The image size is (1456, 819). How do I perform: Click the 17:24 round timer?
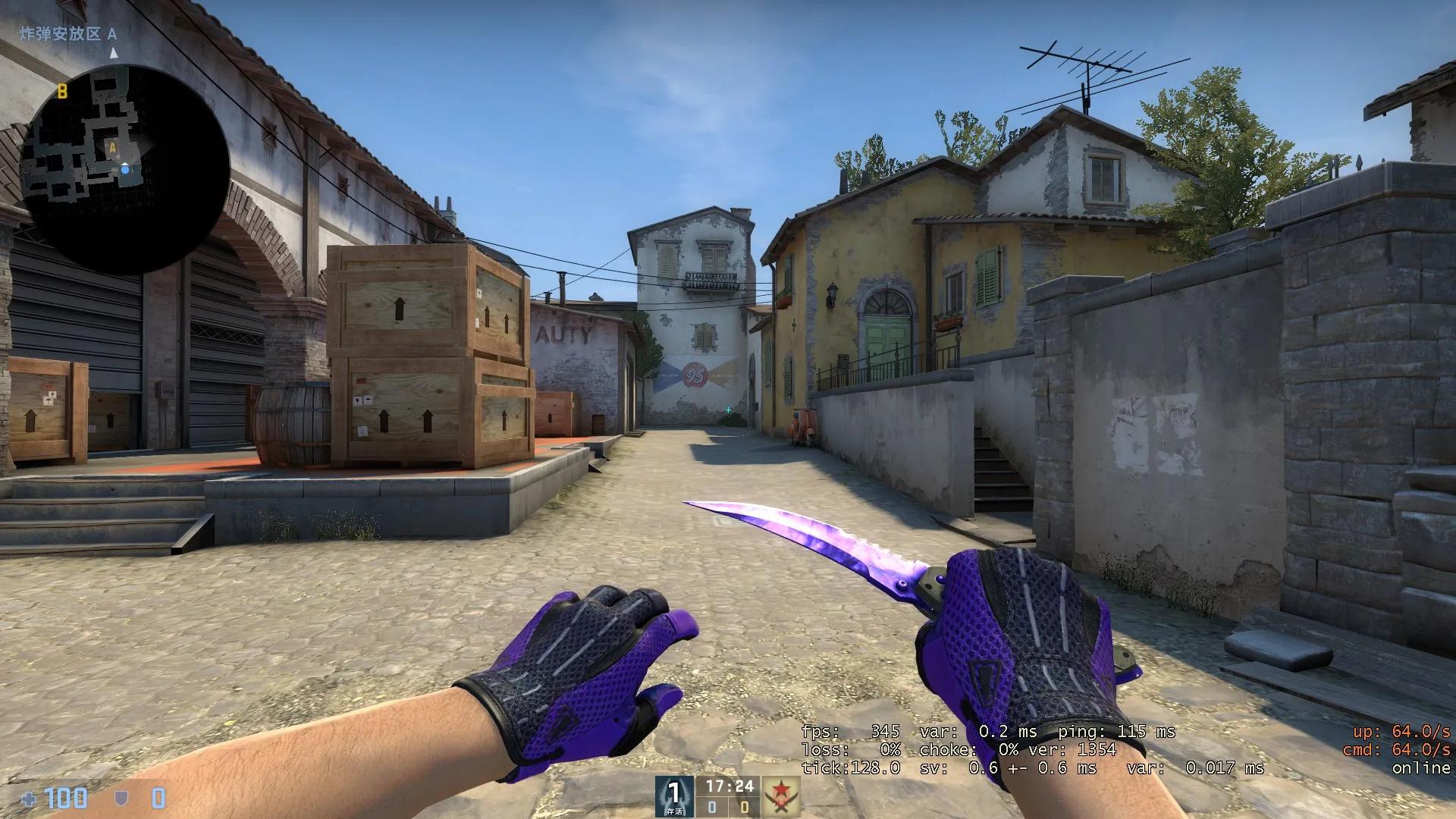click(730, 786)
